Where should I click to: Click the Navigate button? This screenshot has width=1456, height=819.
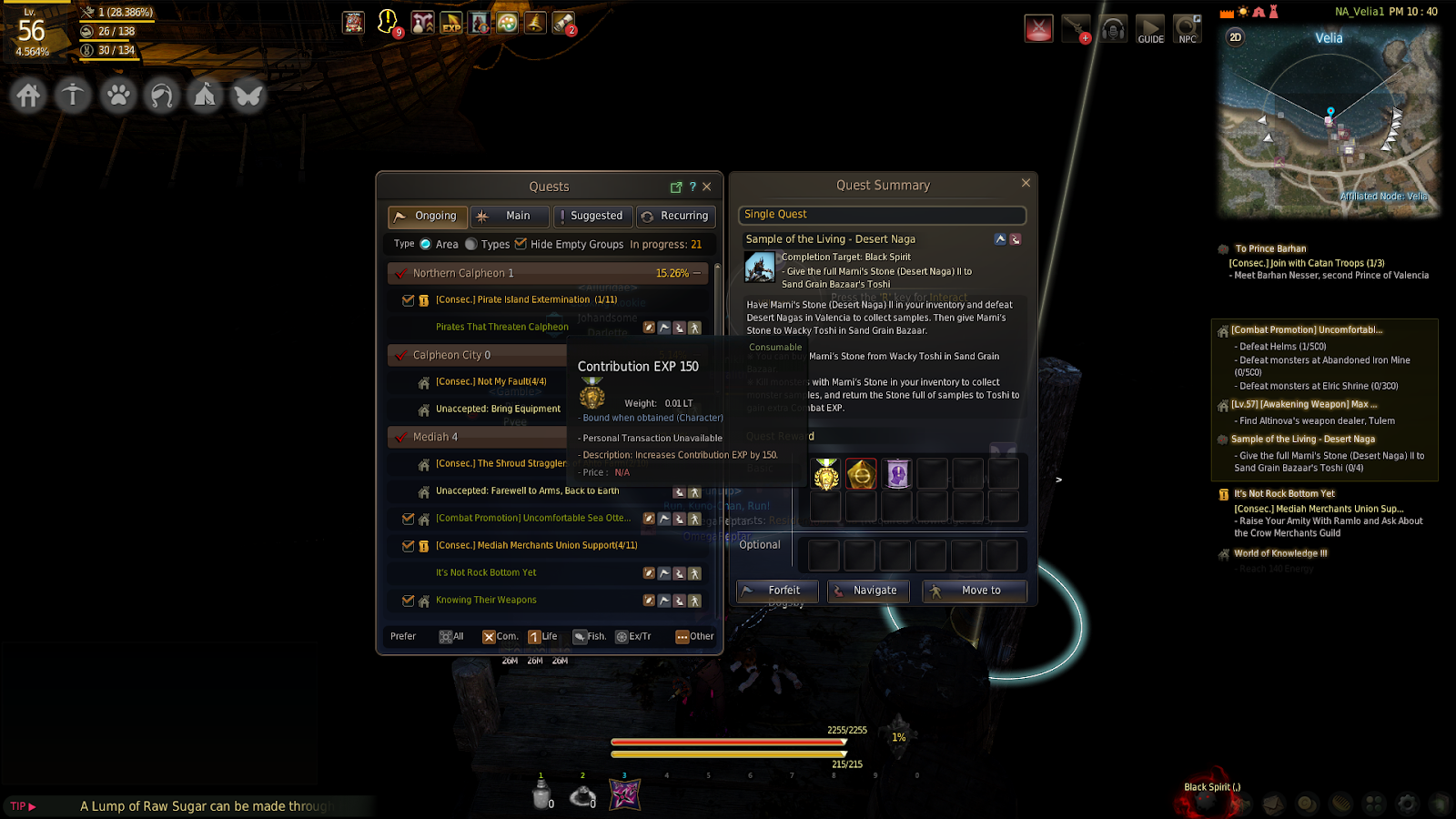tap(868, 591)
